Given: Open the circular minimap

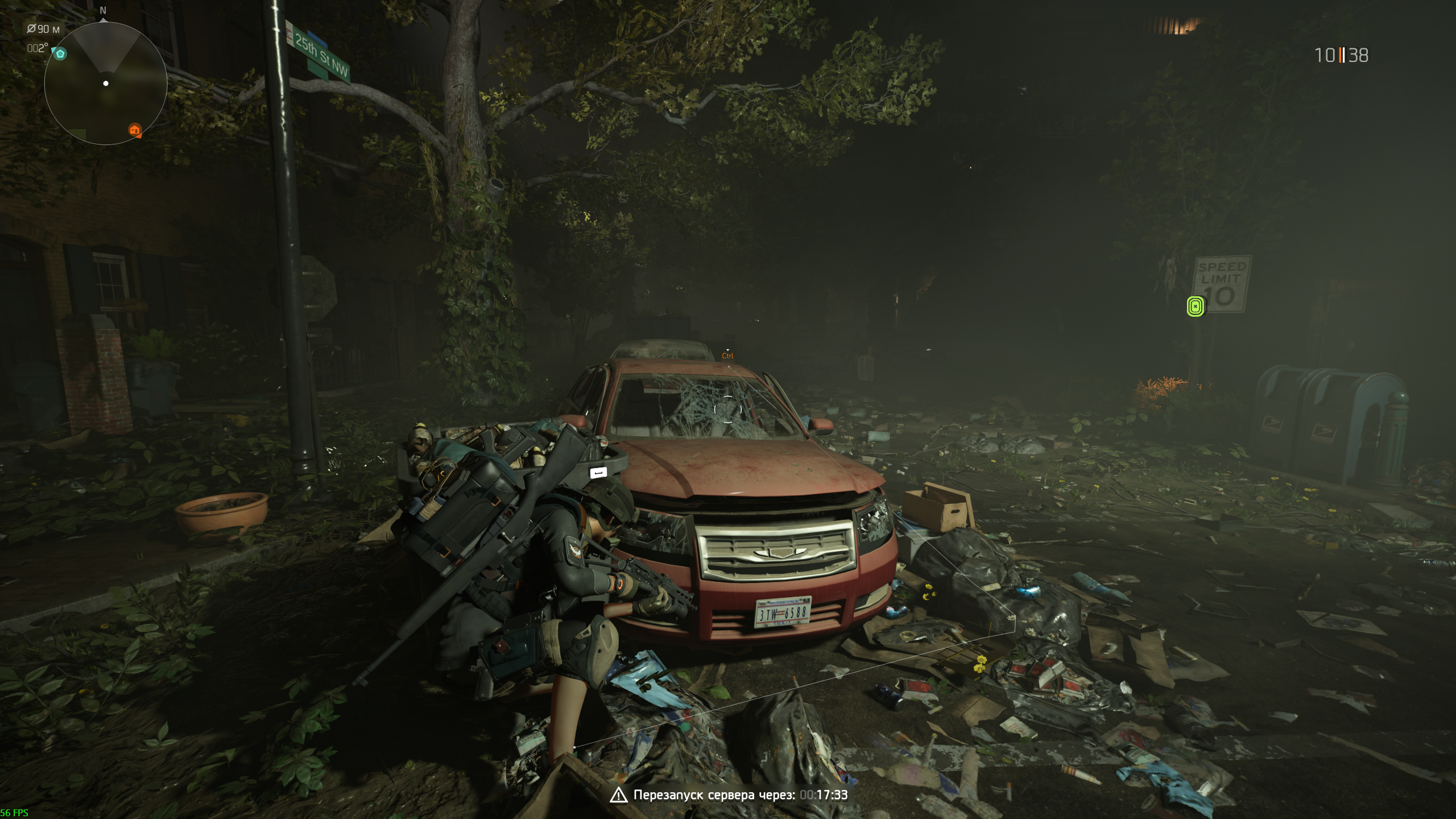Looking at the screenshot, I should coord(106,84).
